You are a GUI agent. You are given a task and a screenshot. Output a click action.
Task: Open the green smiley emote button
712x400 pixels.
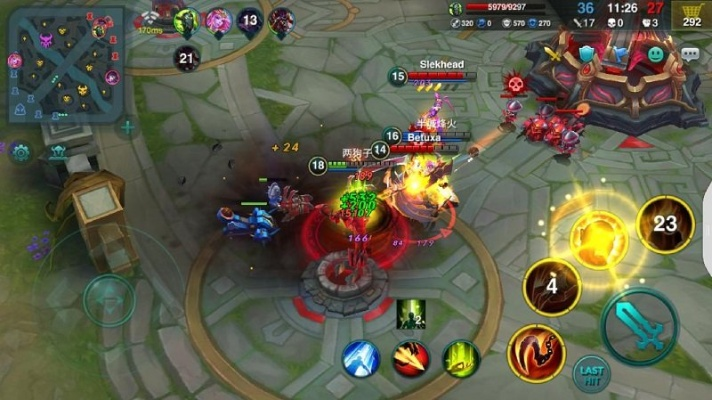(655, 54)
